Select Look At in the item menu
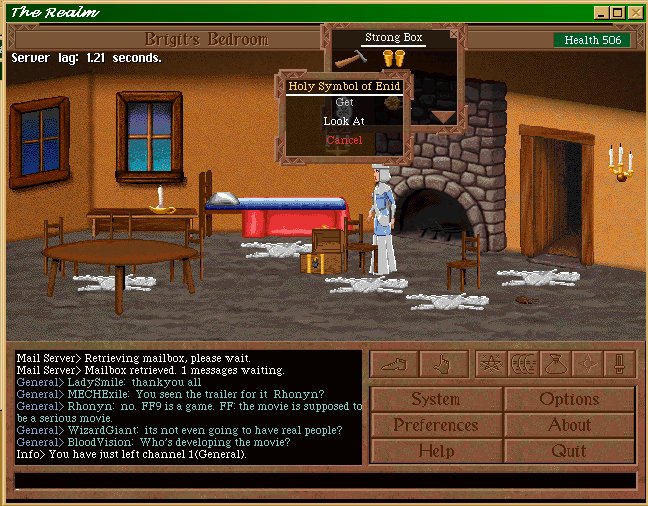Viewport: 648px width, 506px height. coord(344,121)
